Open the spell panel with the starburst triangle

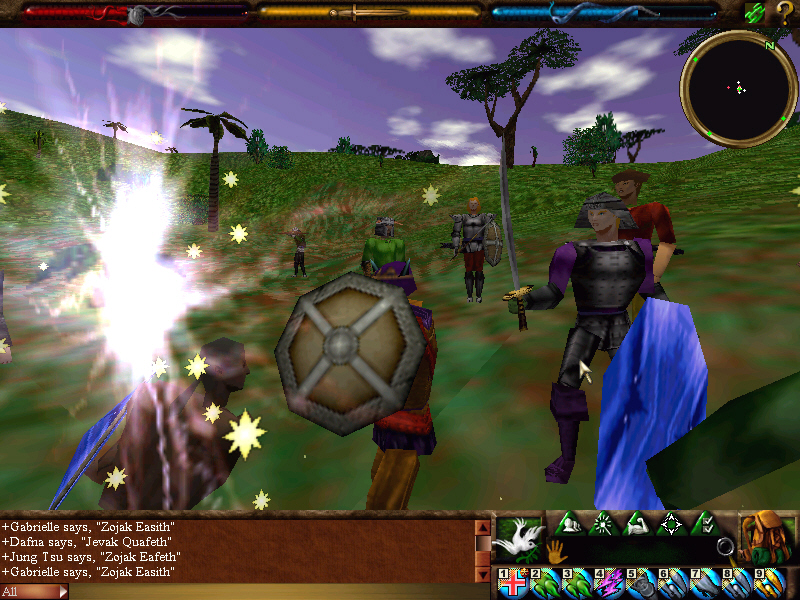[x=603, y=523]
